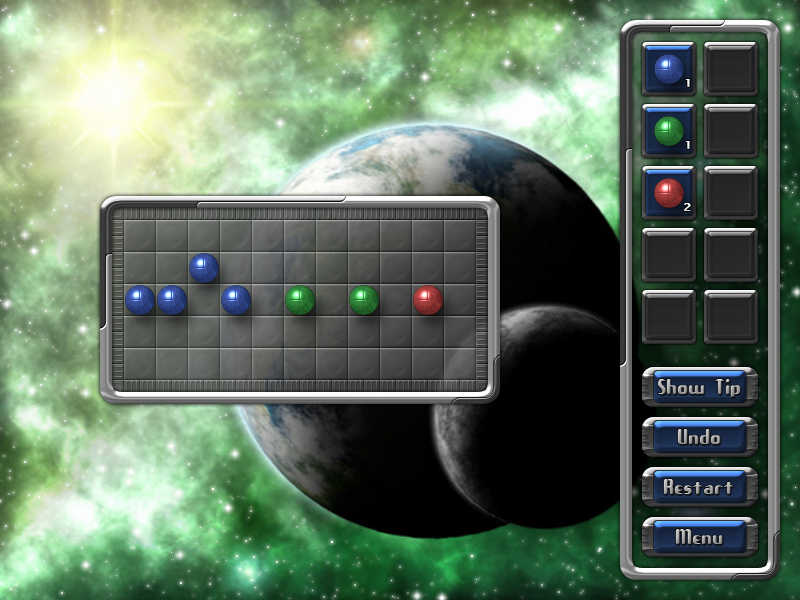Click the blue ball in the upper row
Image resolution: width=800 pixels, height=600 pixels.
pyautogui.click(x=204, y=268)
